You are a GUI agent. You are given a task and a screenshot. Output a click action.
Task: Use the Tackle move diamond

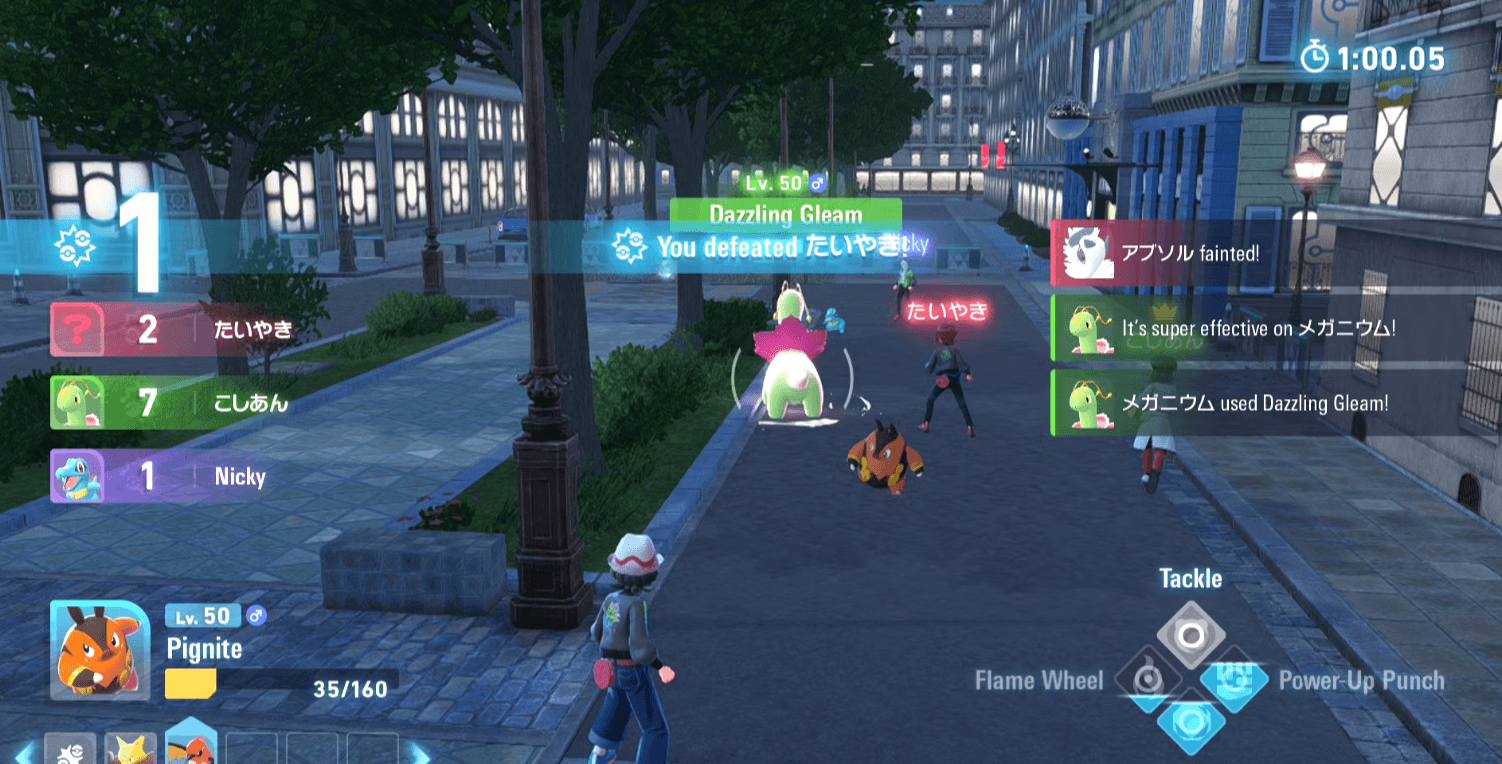pos(1190,635)
